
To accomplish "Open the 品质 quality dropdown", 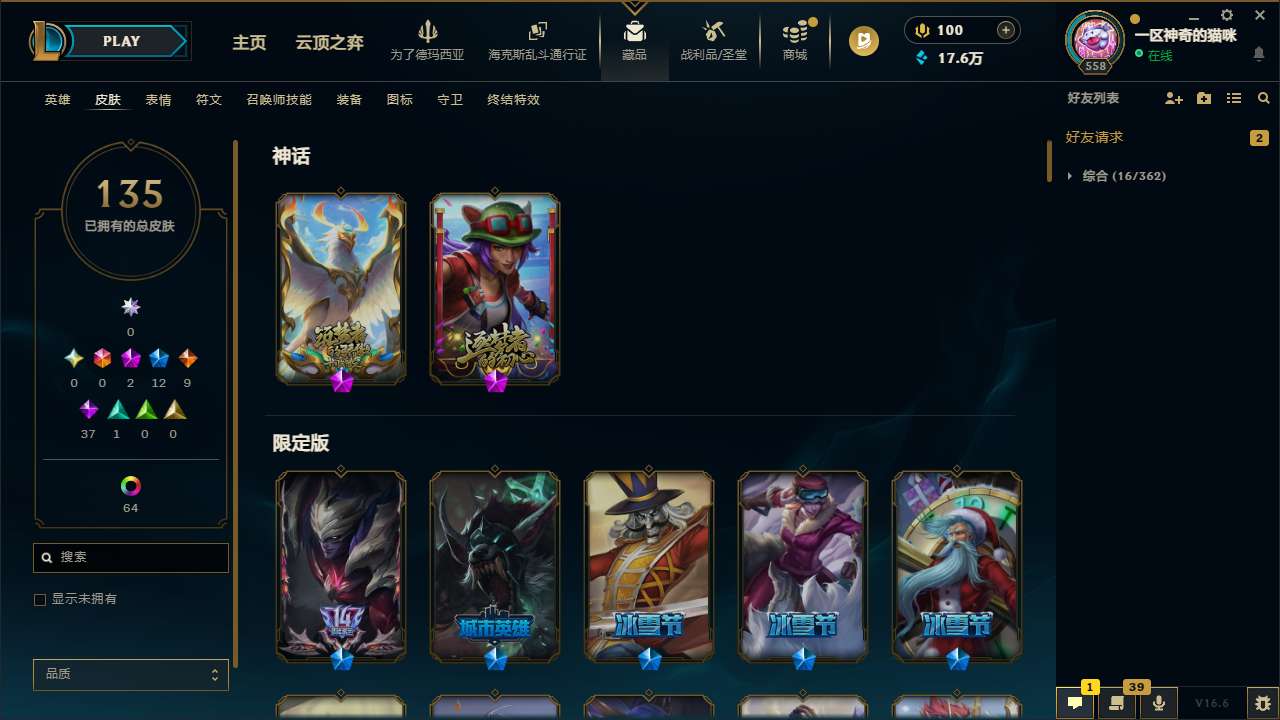I will click(x=130, y=674).
